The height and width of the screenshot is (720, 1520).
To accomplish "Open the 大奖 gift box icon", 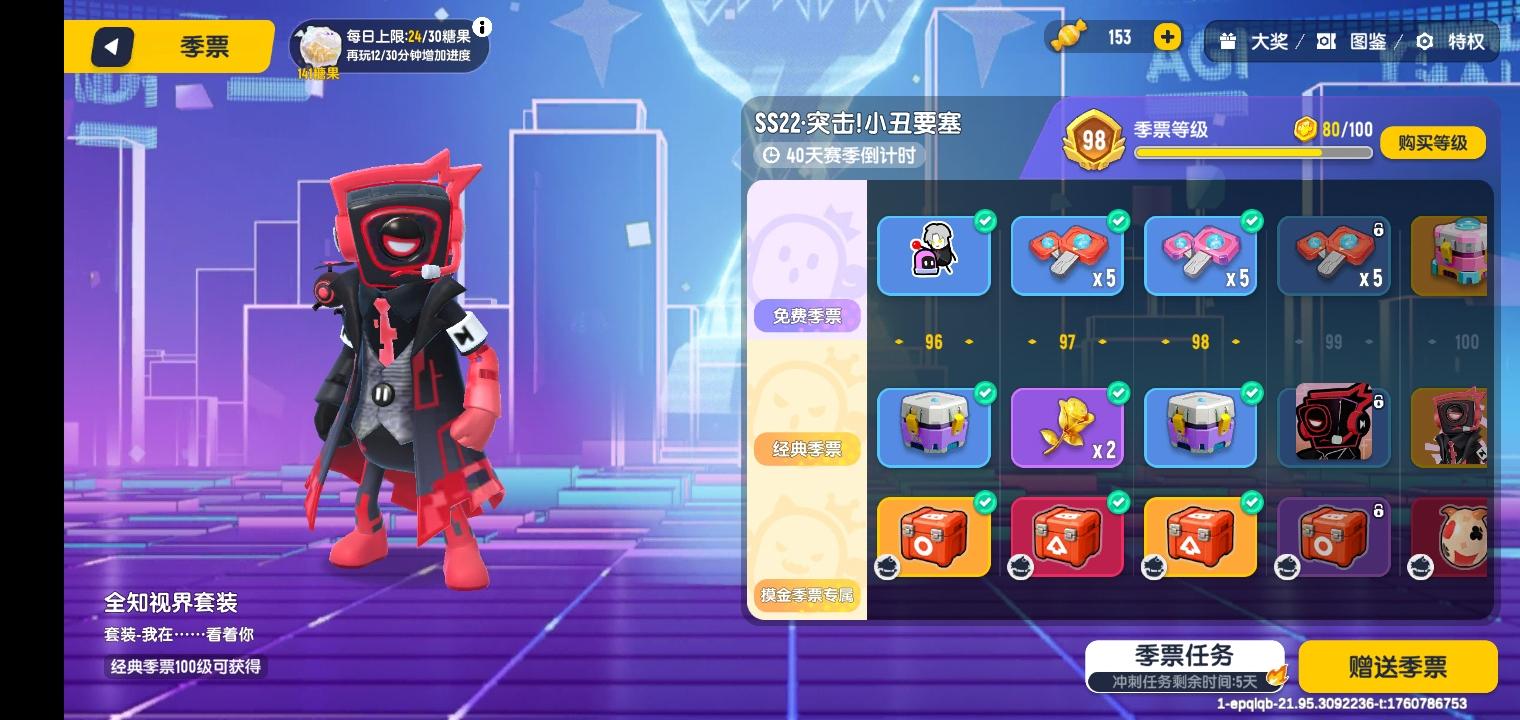I will [x=1228, y=42].
